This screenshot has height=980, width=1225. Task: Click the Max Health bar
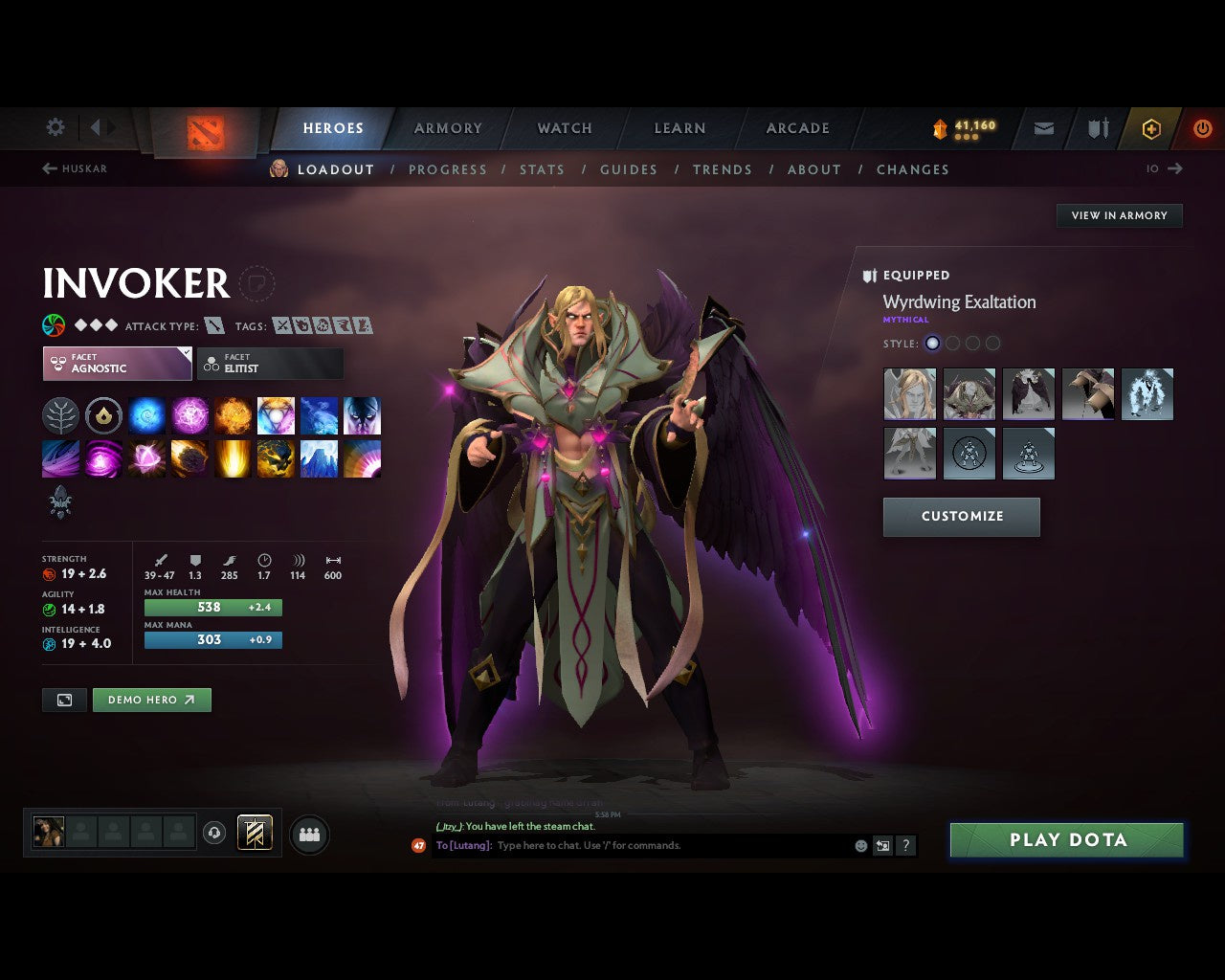point(212,607)
